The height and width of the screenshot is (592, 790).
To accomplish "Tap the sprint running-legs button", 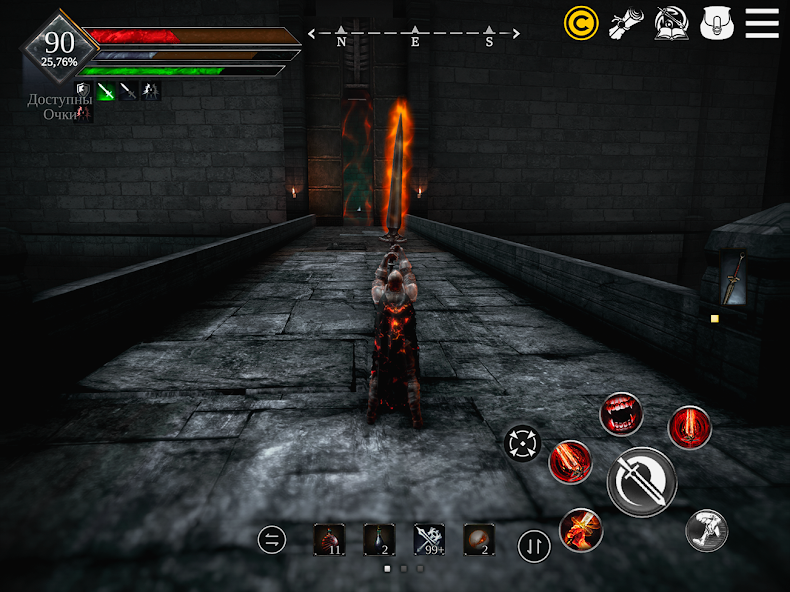I will click(706, 530).
